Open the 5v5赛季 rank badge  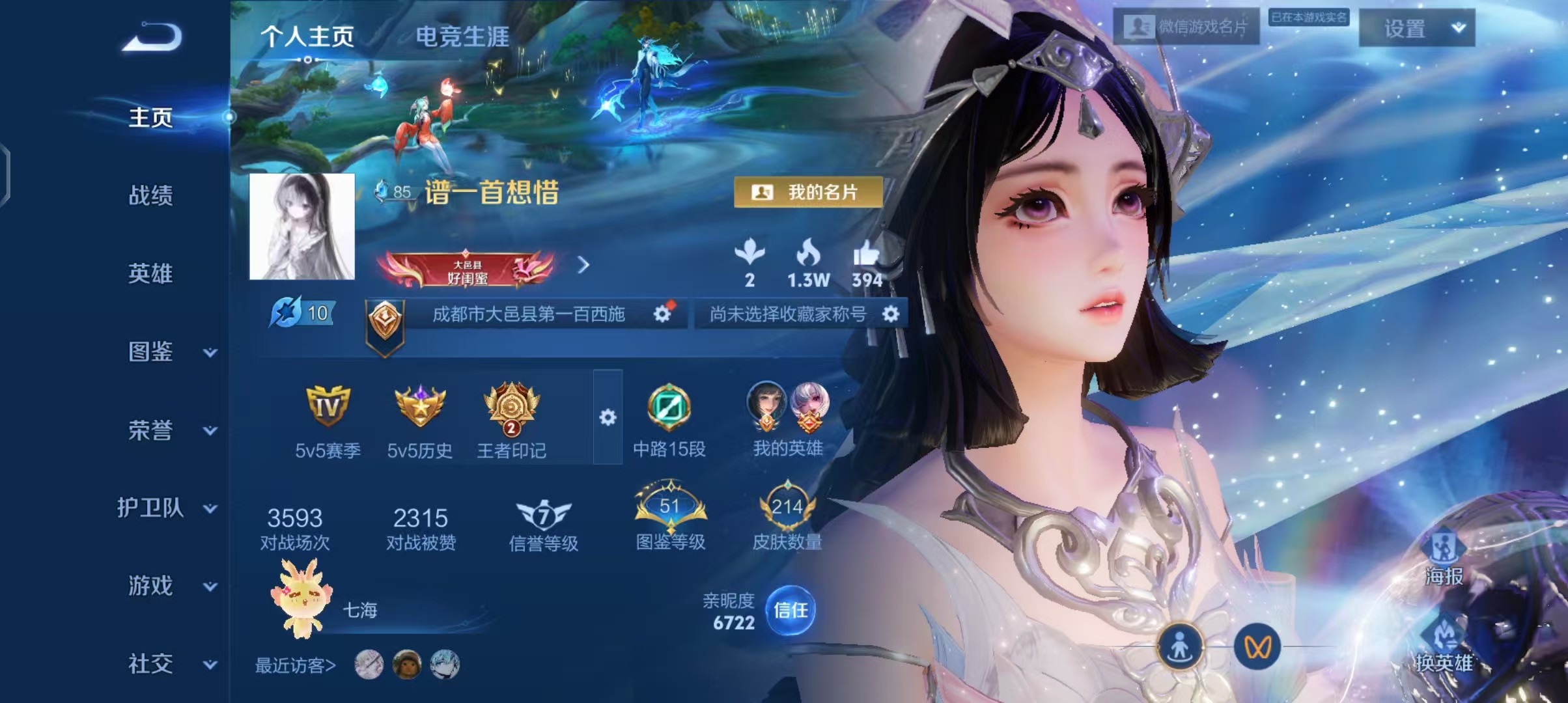(328, 420)
